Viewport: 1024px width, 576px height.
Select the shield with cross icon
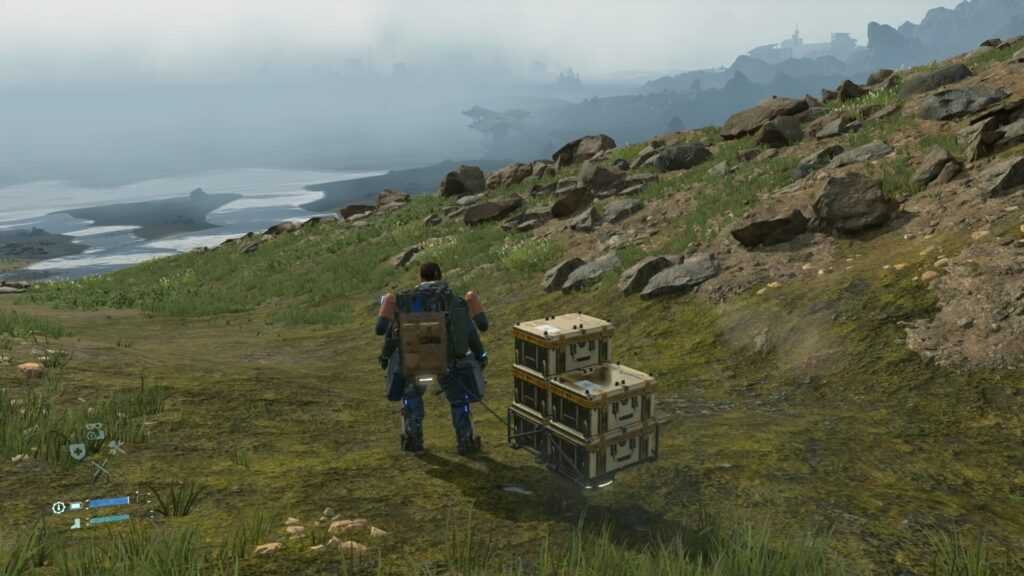(x=77, y=451)
